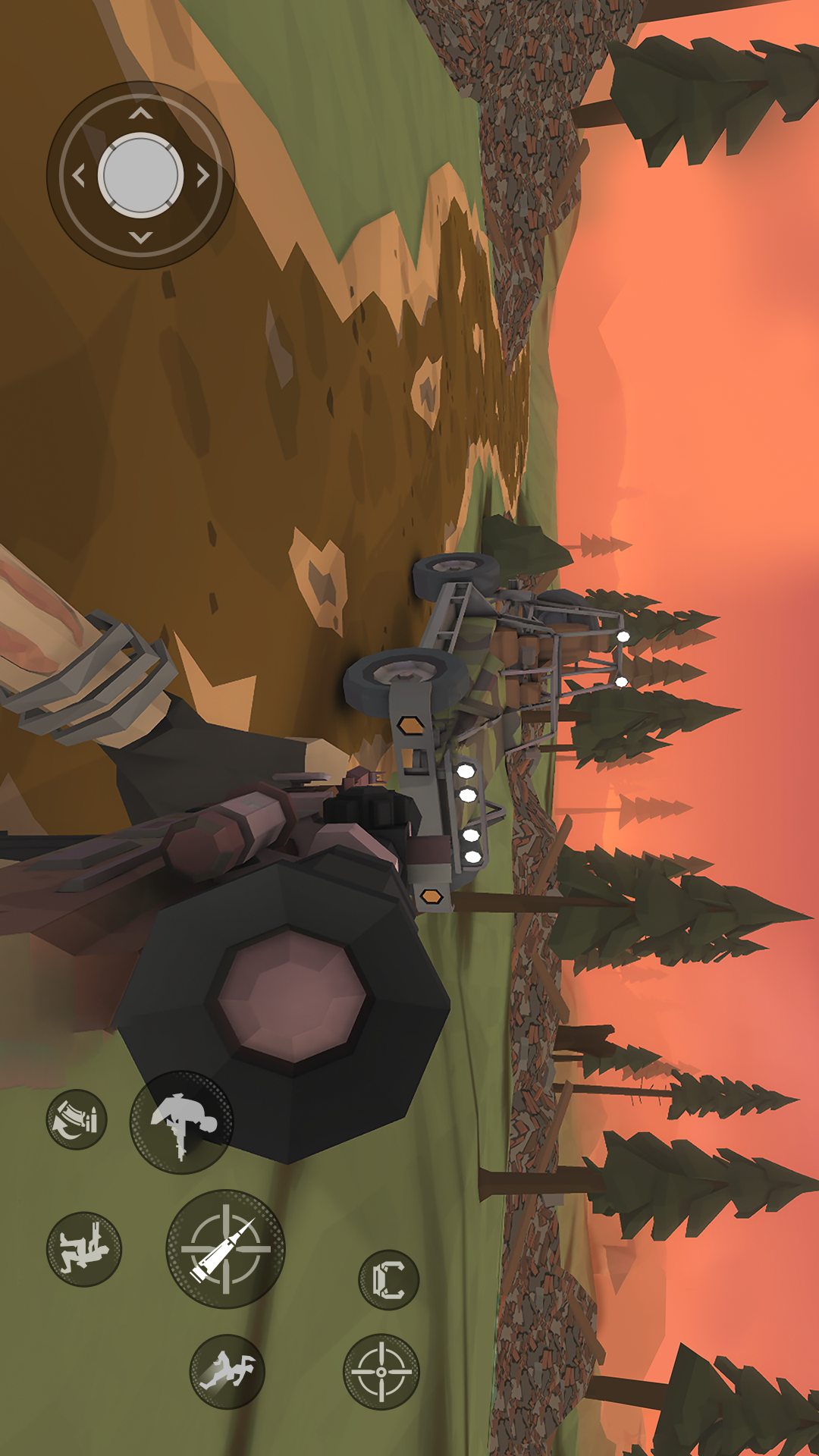Tap the C-shaped bracket icon button

pyautogui.click(x=388, y=1280)
